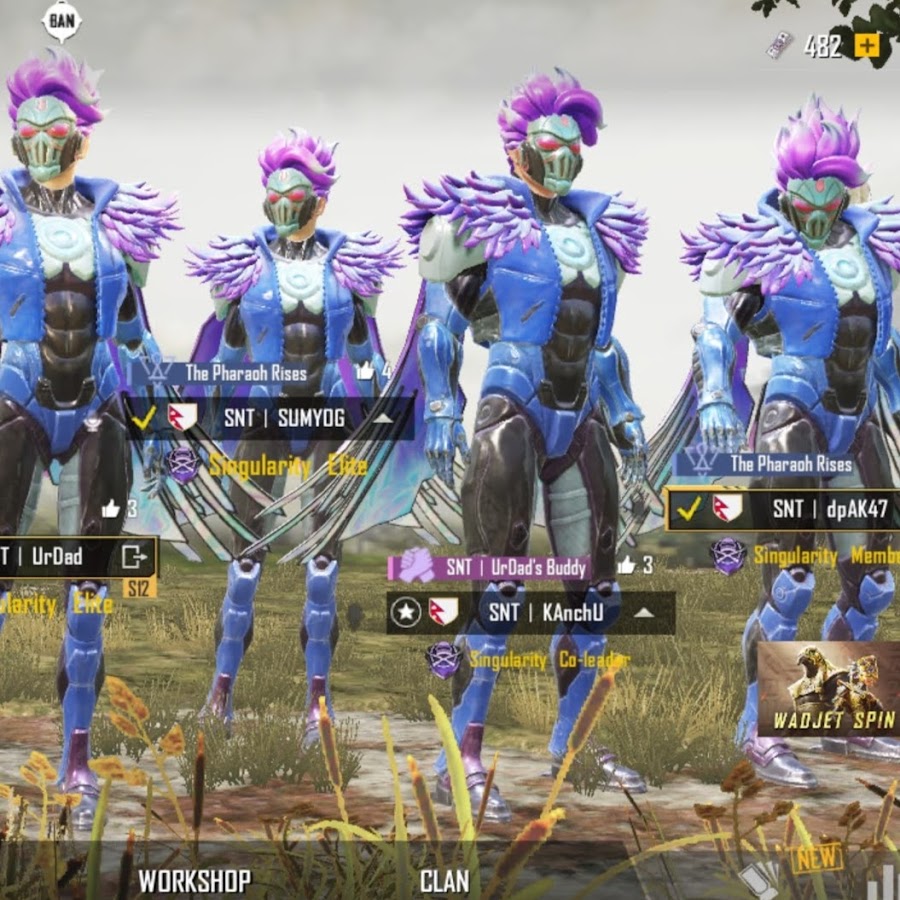900x900 pixels.
Task: Open the CLAN menu
Action: 444,880
